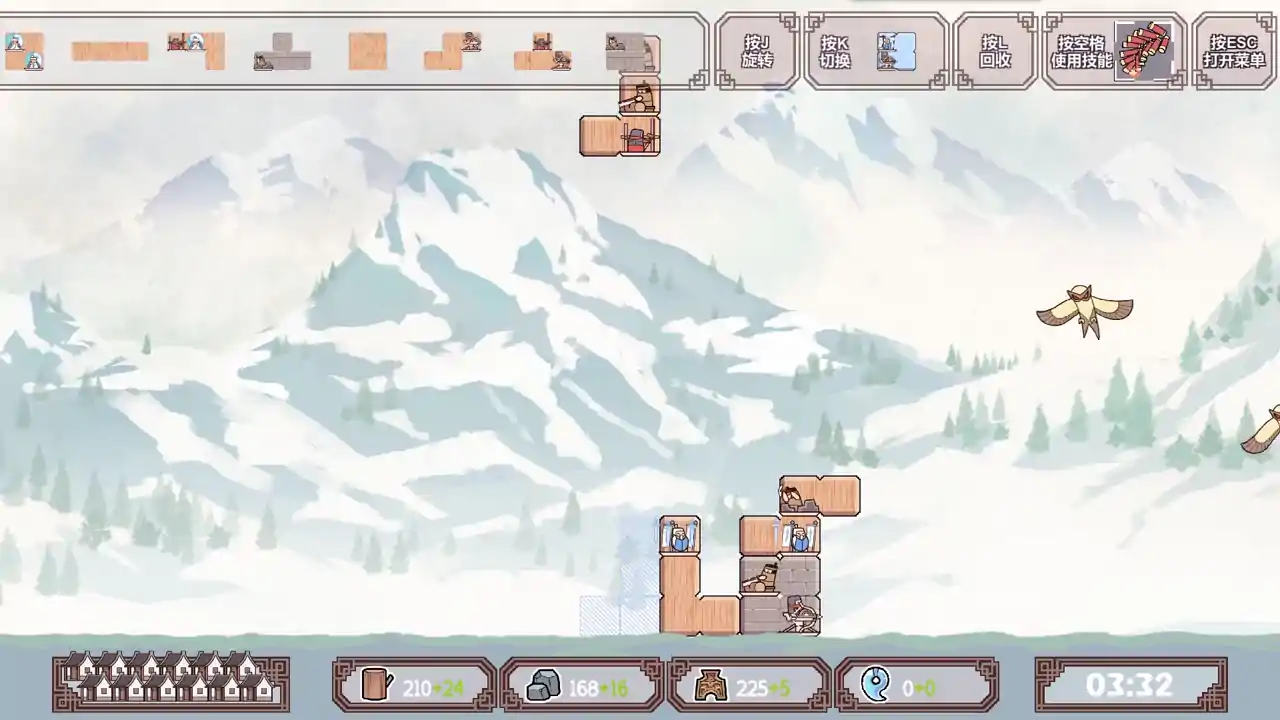Click the stone resource counter icon
1280x720 pixels.
click(541, 686)
